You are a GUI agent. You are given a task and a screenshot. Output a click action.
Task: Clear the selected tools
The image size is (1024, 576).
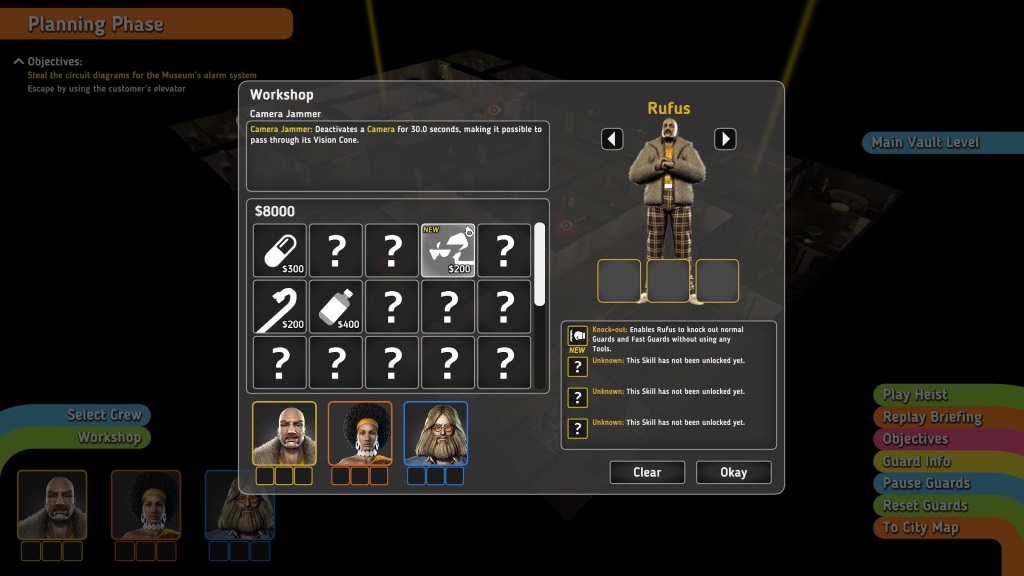tap(647, 472)
